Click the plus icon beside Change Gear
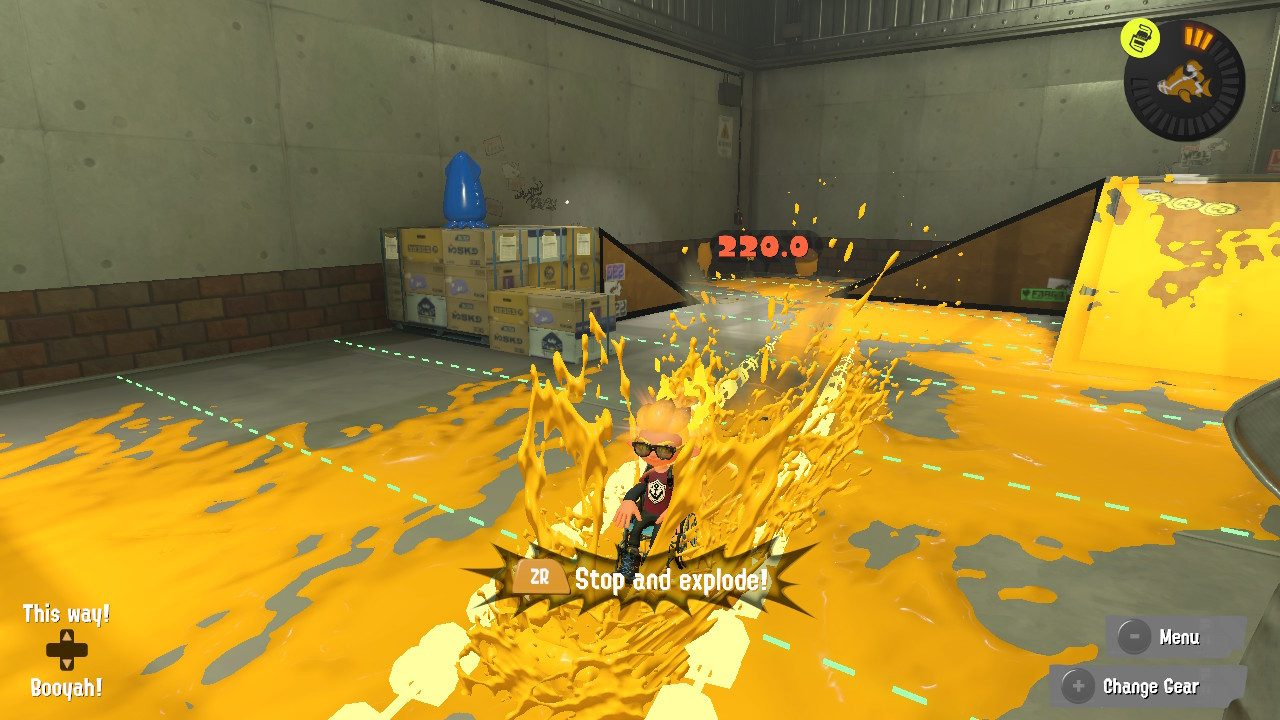 pos(1078,687)
